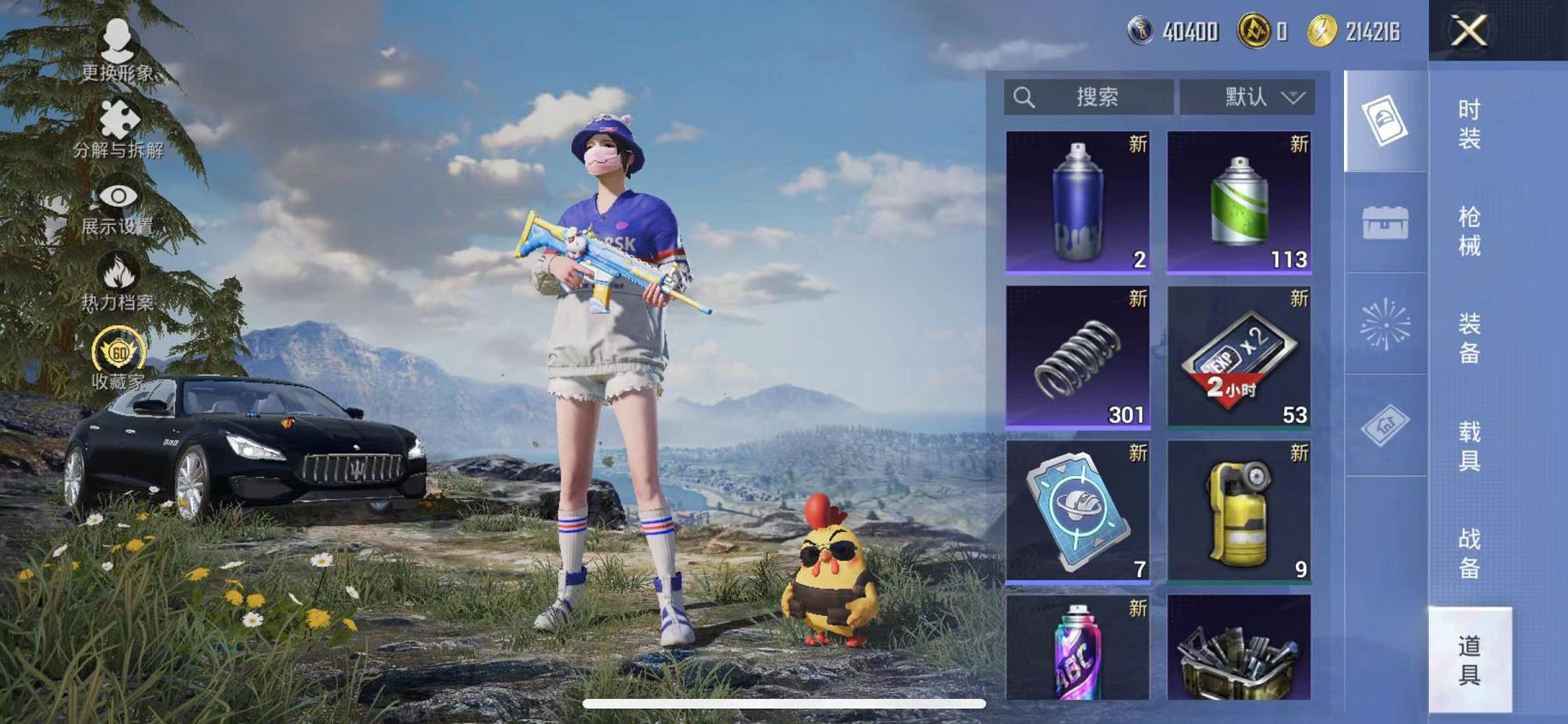Viewport: 1568px width, 724px height.
Task: Select the blue spray can item
Action: coord(1077,202)
